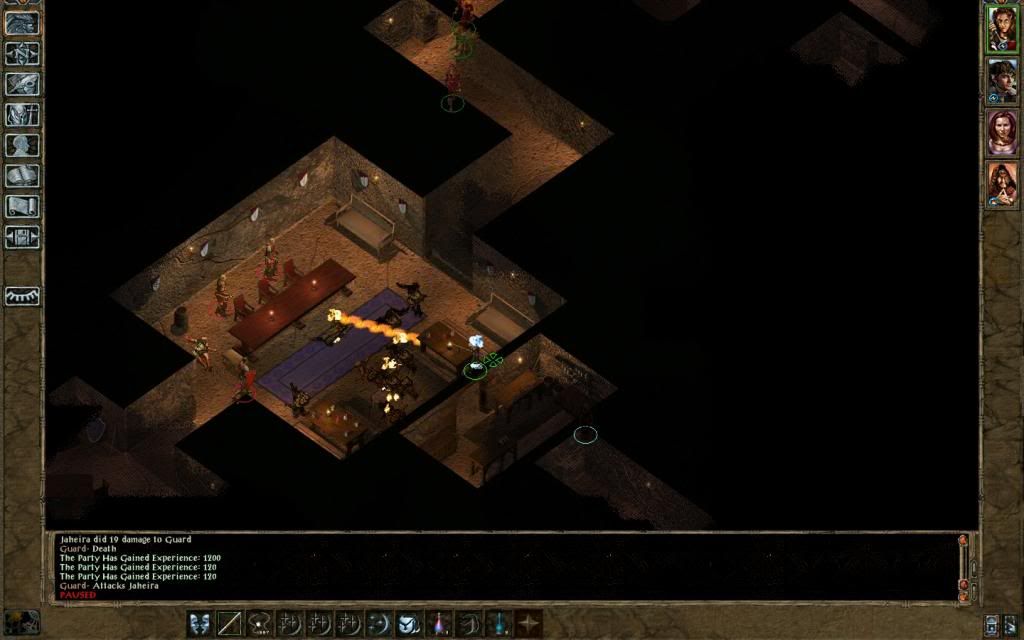The image size is (1024, 640).
Task: Select the top portrait with the green border
Action: click(x=1001, y=29)
